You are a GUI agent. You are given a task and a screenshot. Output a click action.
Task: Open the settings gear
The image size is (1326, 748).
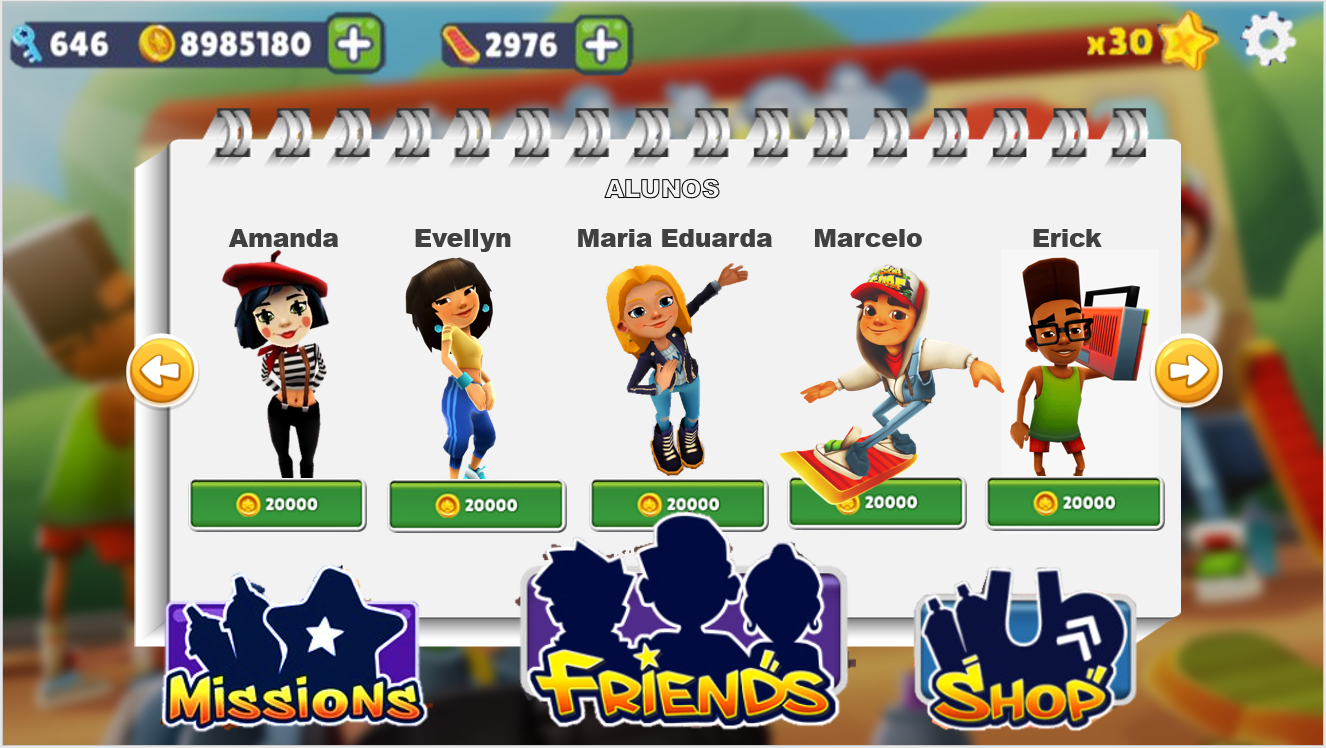click(1268, 41)
